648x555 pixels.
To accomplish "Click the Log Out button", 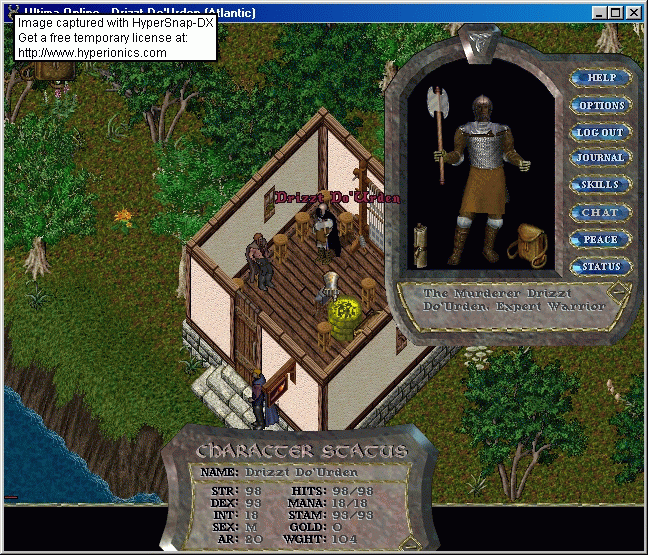I will pyautogui.click(x=600, y=132).
